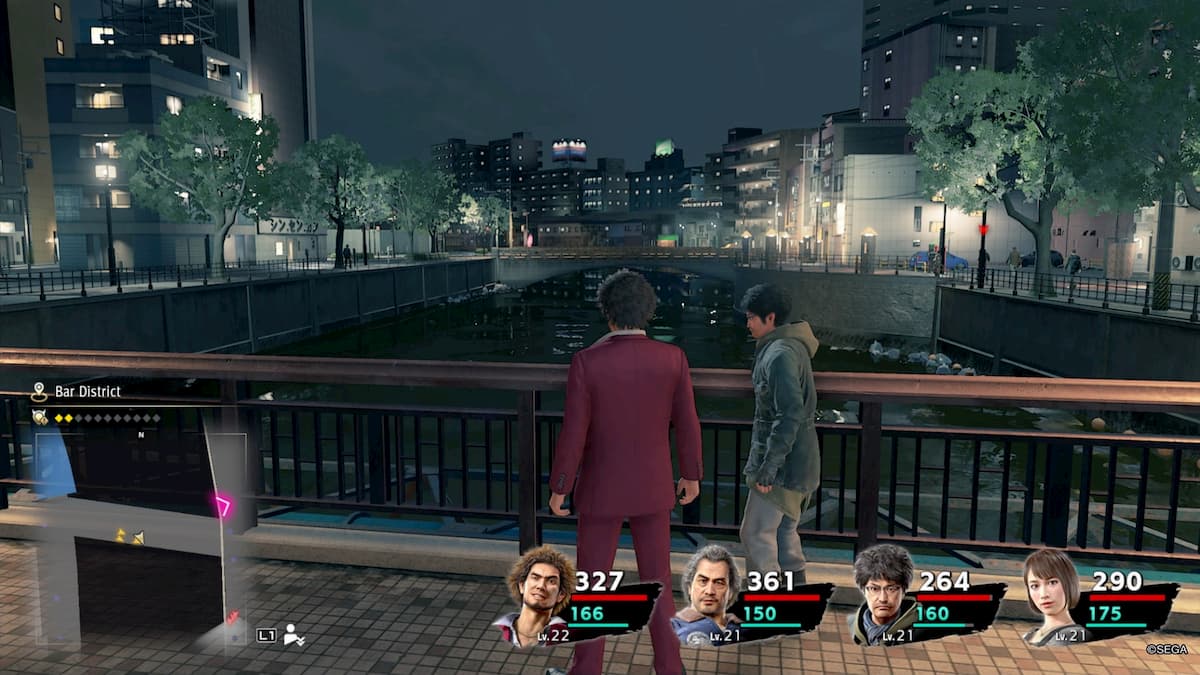This screenshot has height=675, width=1200.
Task: Select the red marker on the minimap
Action: pyautogui.click(x=232, y=617)
